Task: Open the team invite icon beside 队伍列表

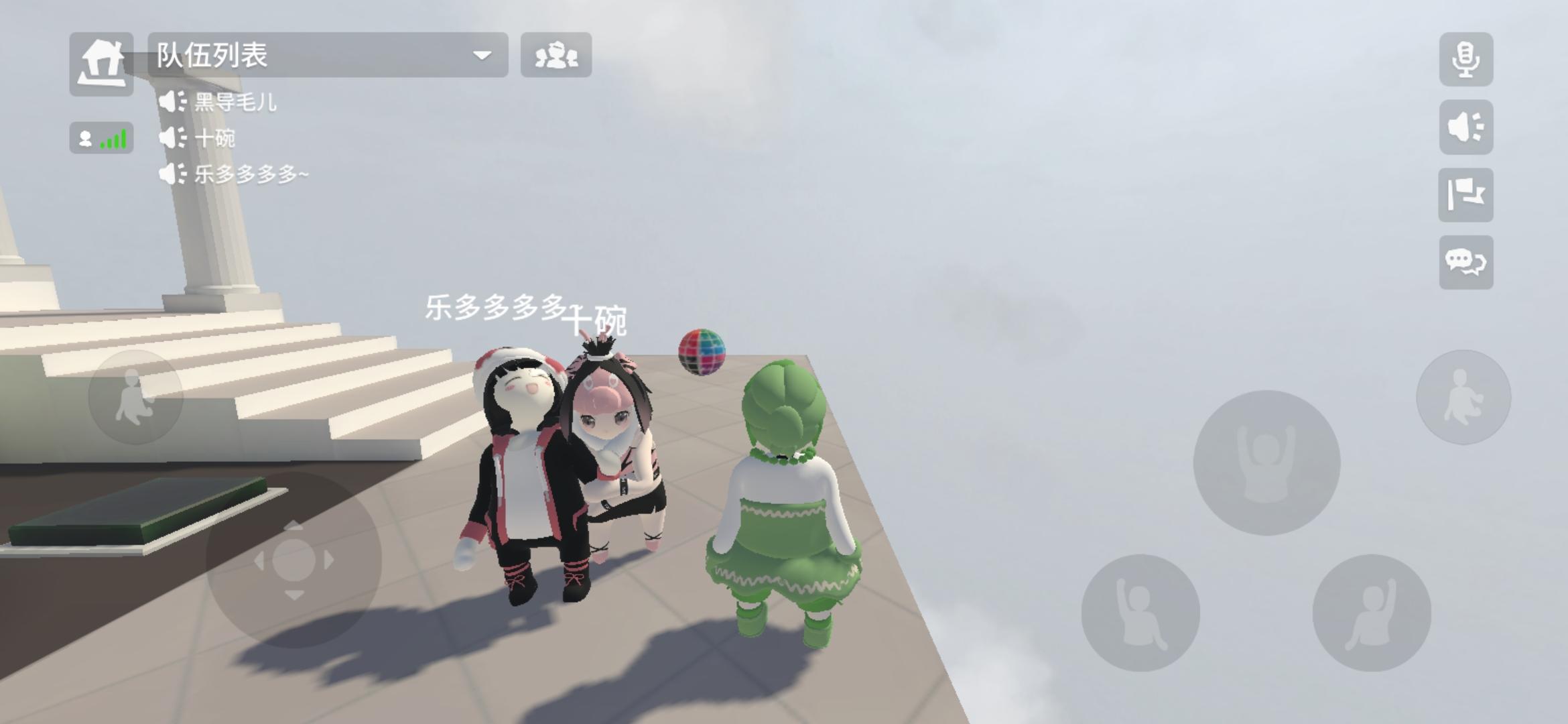Action: [x=557, y=56]
